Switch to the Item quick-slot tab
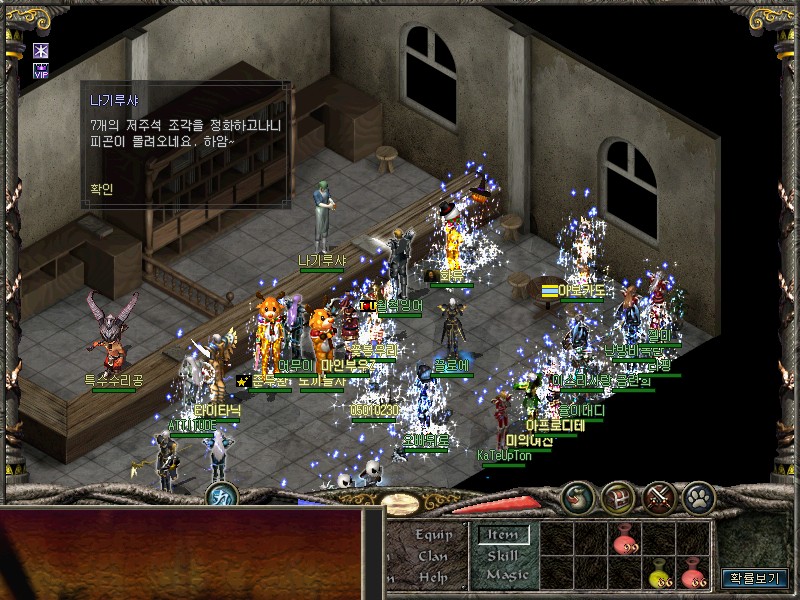This screenshot has height=600, width=800. pos(502,535)
